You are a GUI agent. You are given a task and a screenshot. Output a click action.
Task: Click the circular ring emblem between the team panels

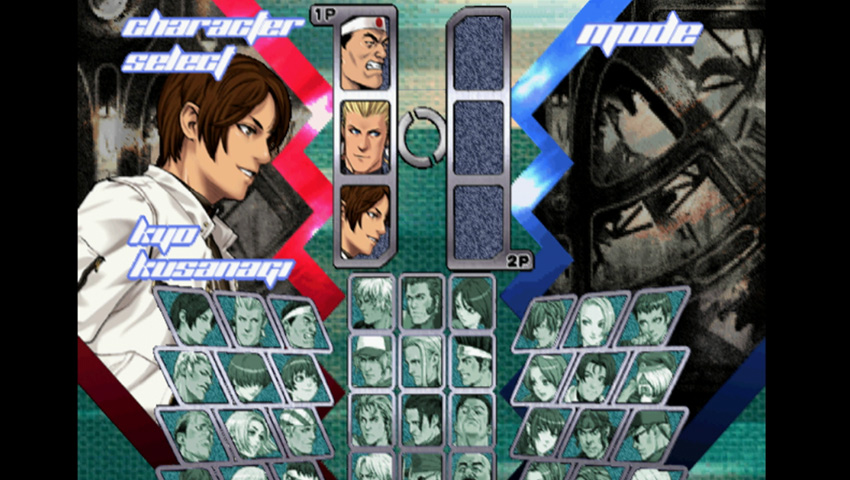[x=421, y=136]
